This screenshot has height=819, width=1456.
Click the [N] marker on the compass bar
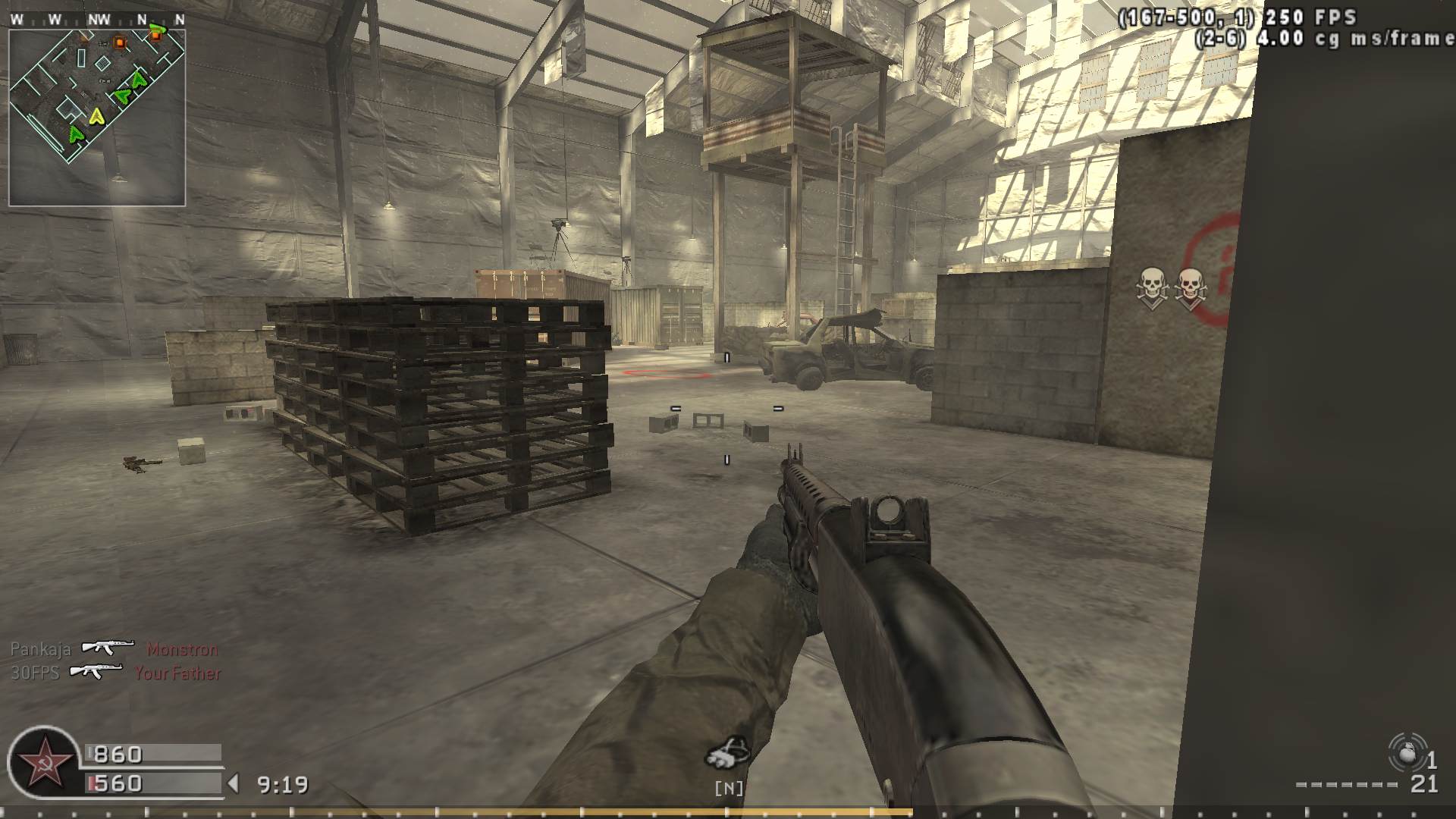coord(727,789)
